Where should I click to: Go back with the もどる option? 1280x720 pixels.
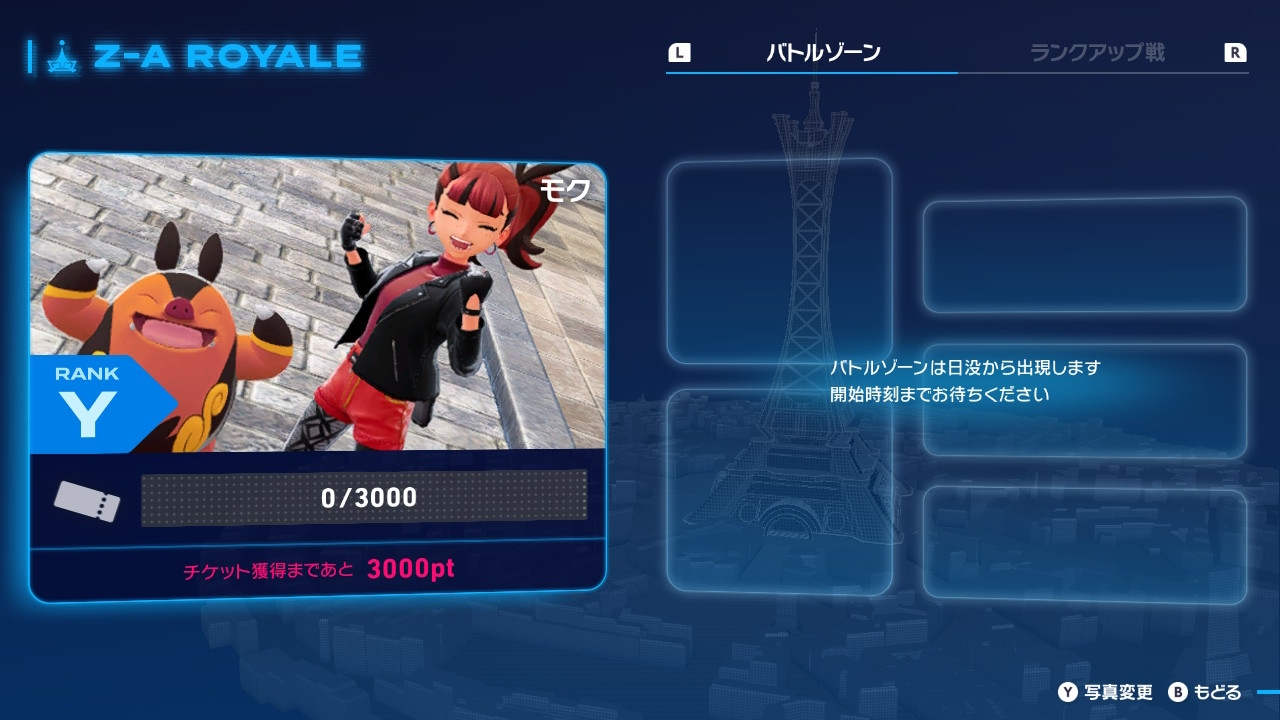click(1205, 692)
